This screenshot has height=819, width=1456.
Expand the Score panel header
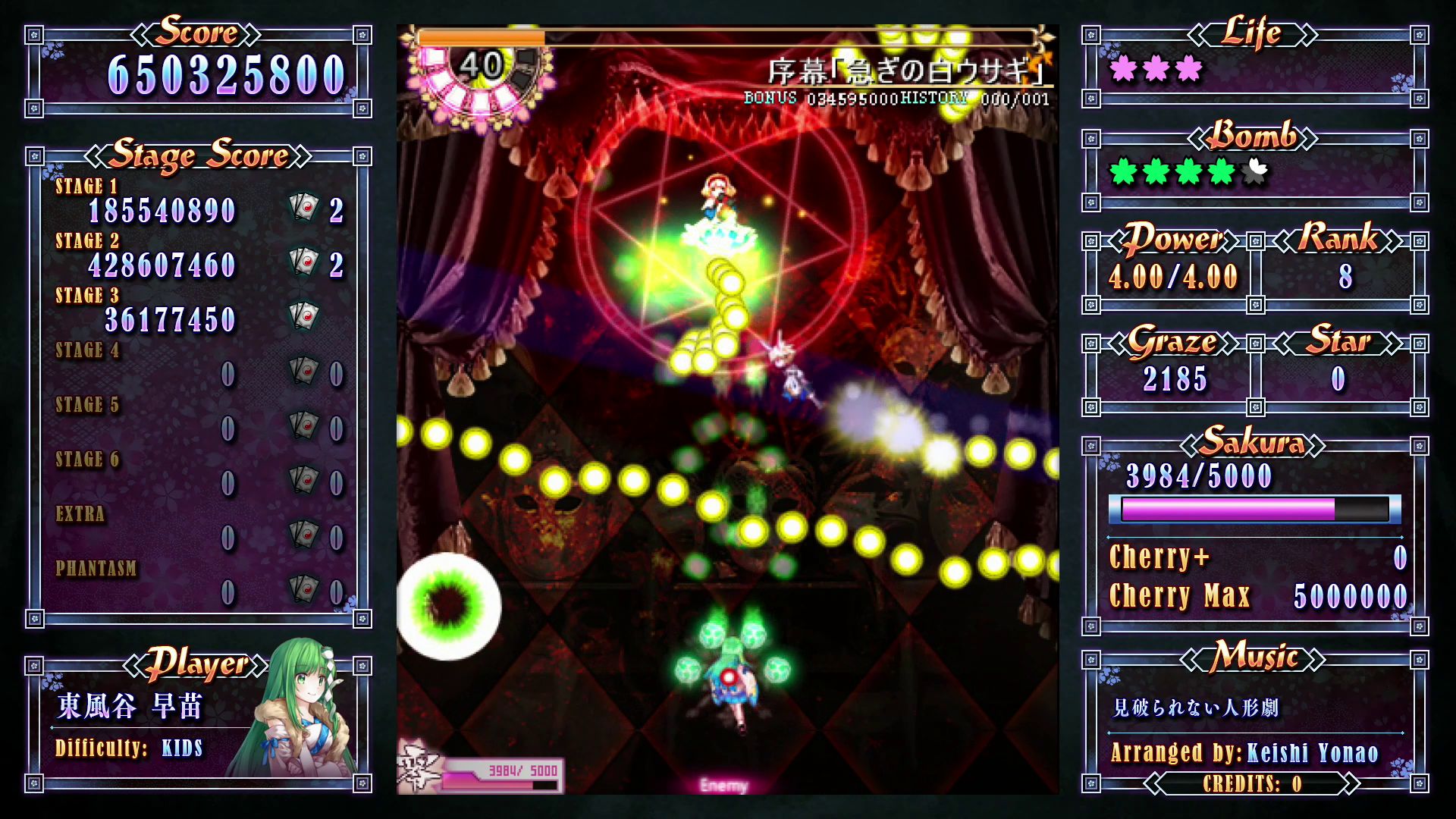click(199, 33)
